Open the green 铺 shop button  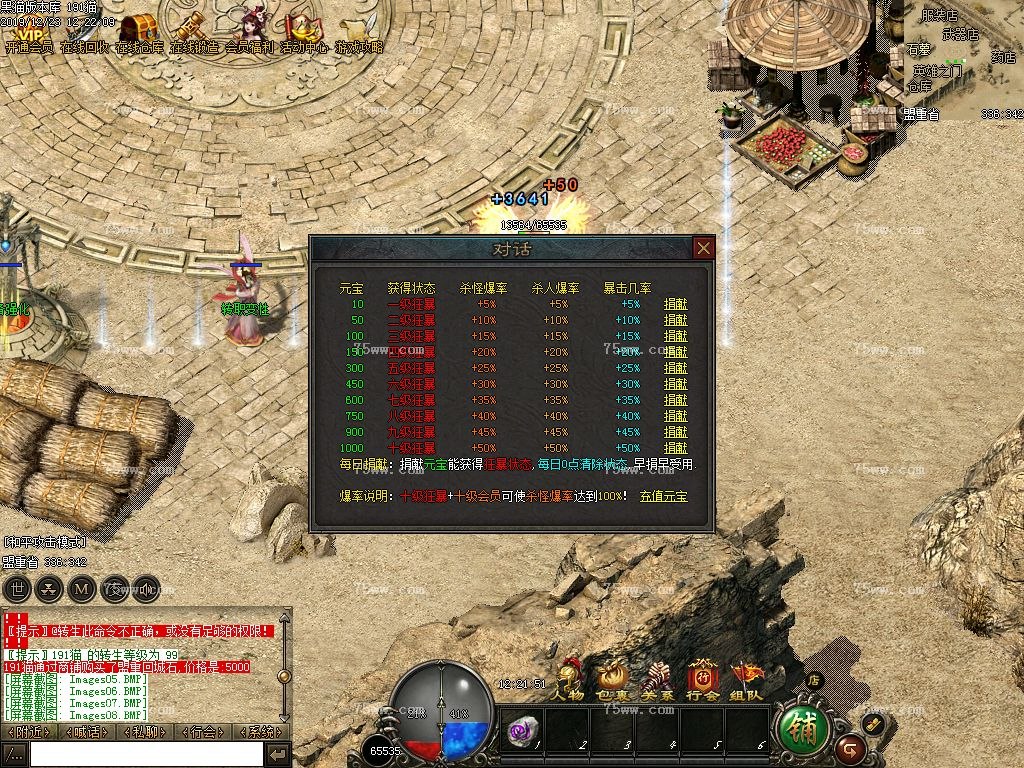point(804,730)
